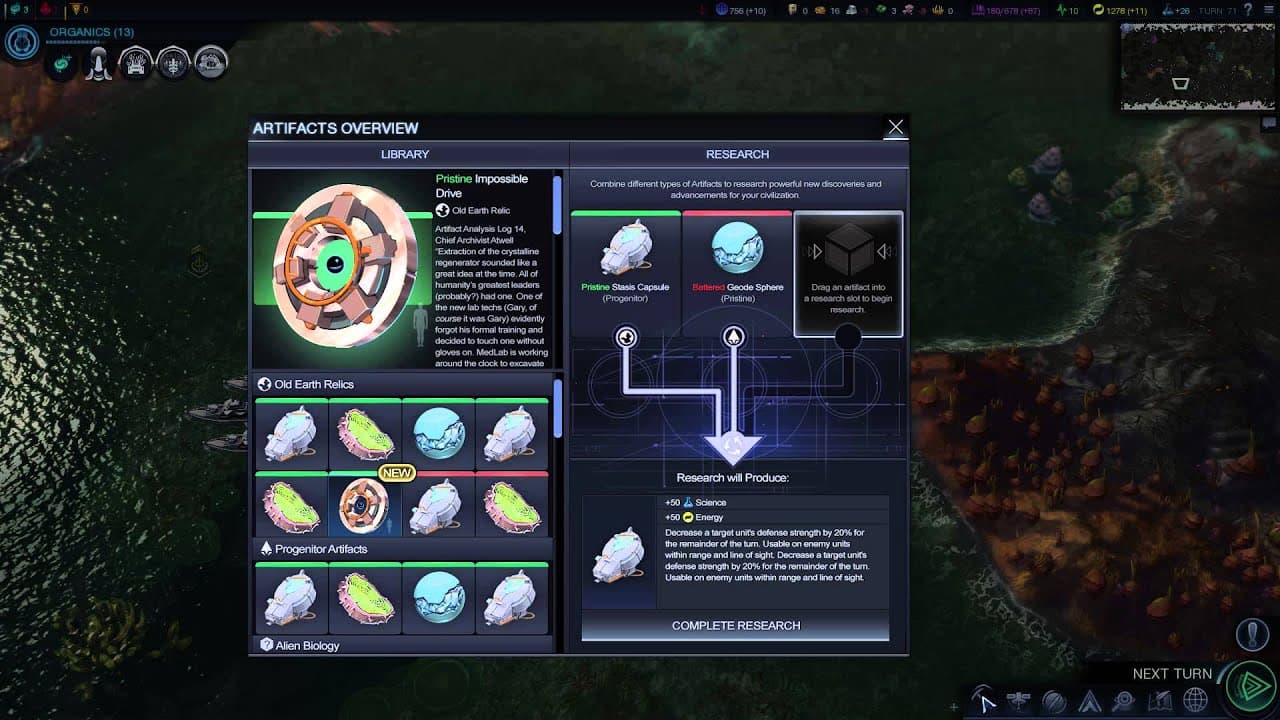Open the Alien Biology category
This screenshot has height=720, width=1280.
point(306,646)
